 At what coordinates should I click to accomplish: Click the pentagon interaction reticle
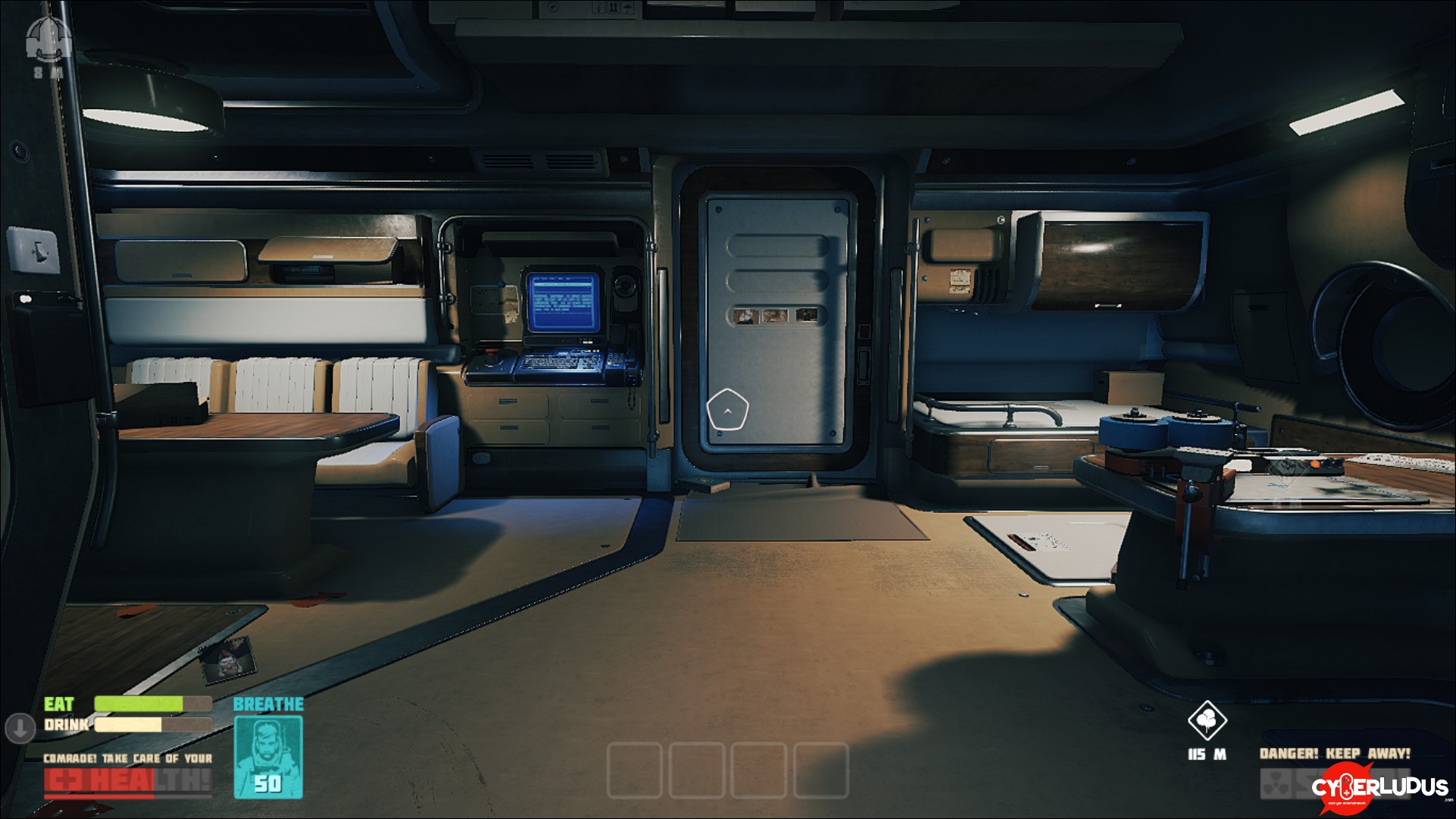(727, 410)
